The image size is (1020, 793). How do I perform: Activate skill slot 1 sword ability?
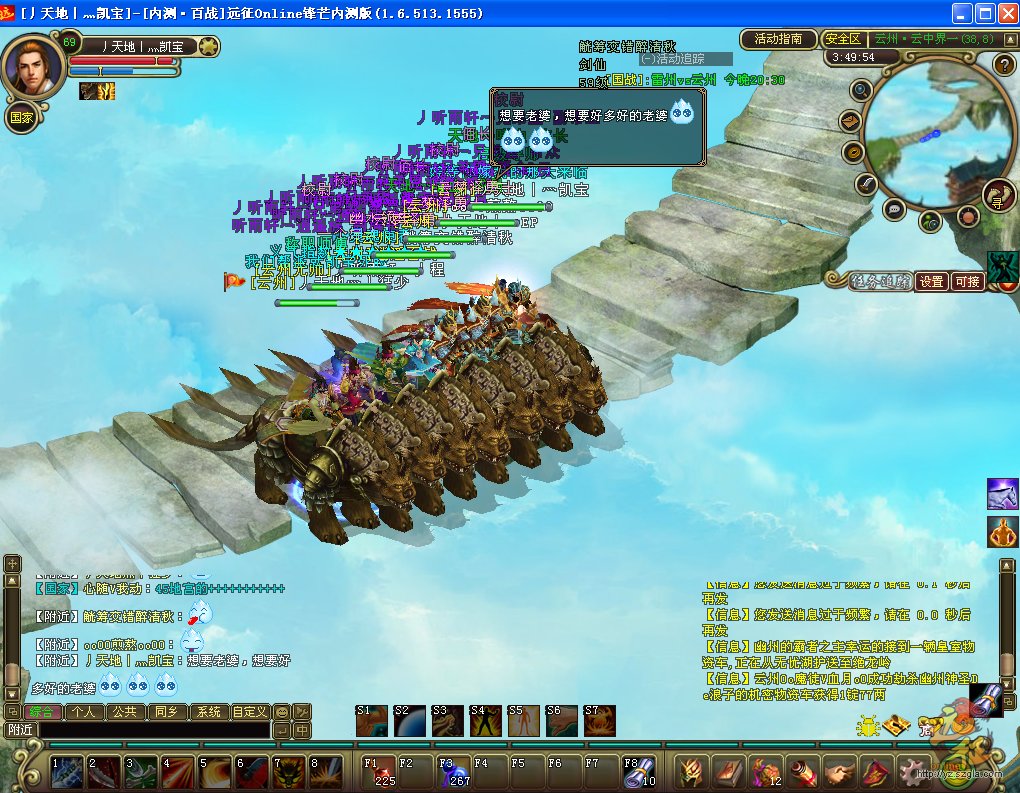[67, 771]
